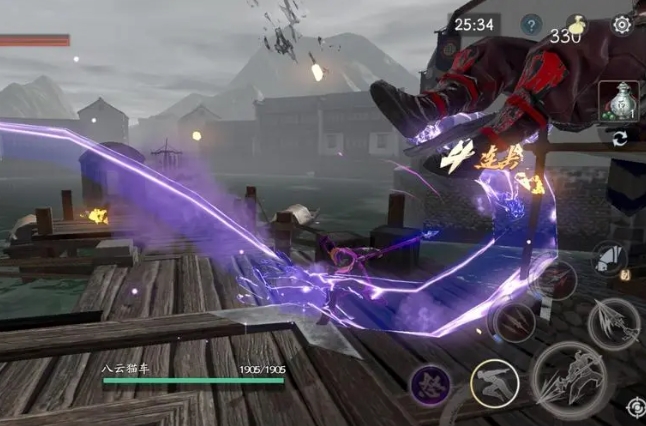Click the swap arrows under the potion
This screenshot has height=426, width=646.
coord(621,139)
